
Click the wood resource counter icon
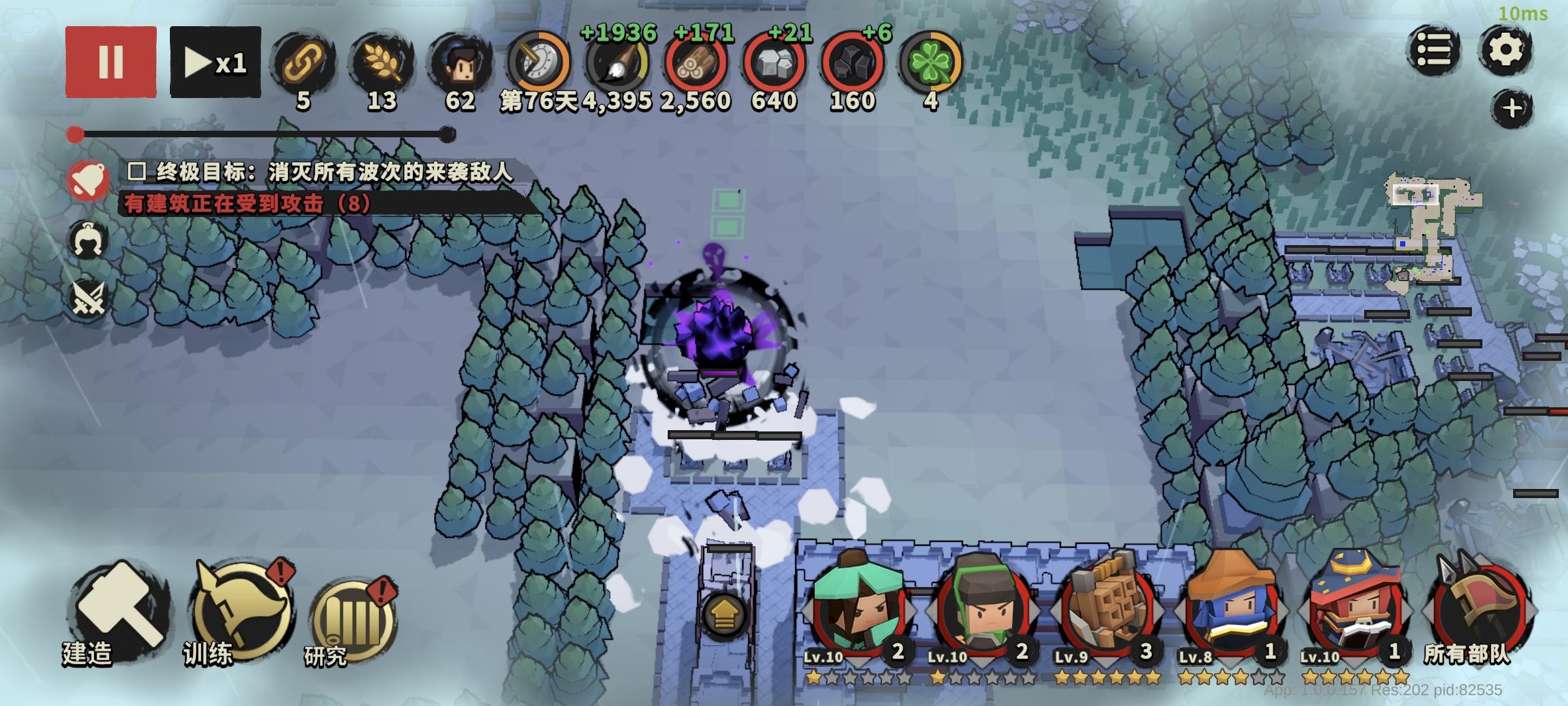(x=696, y=62)
